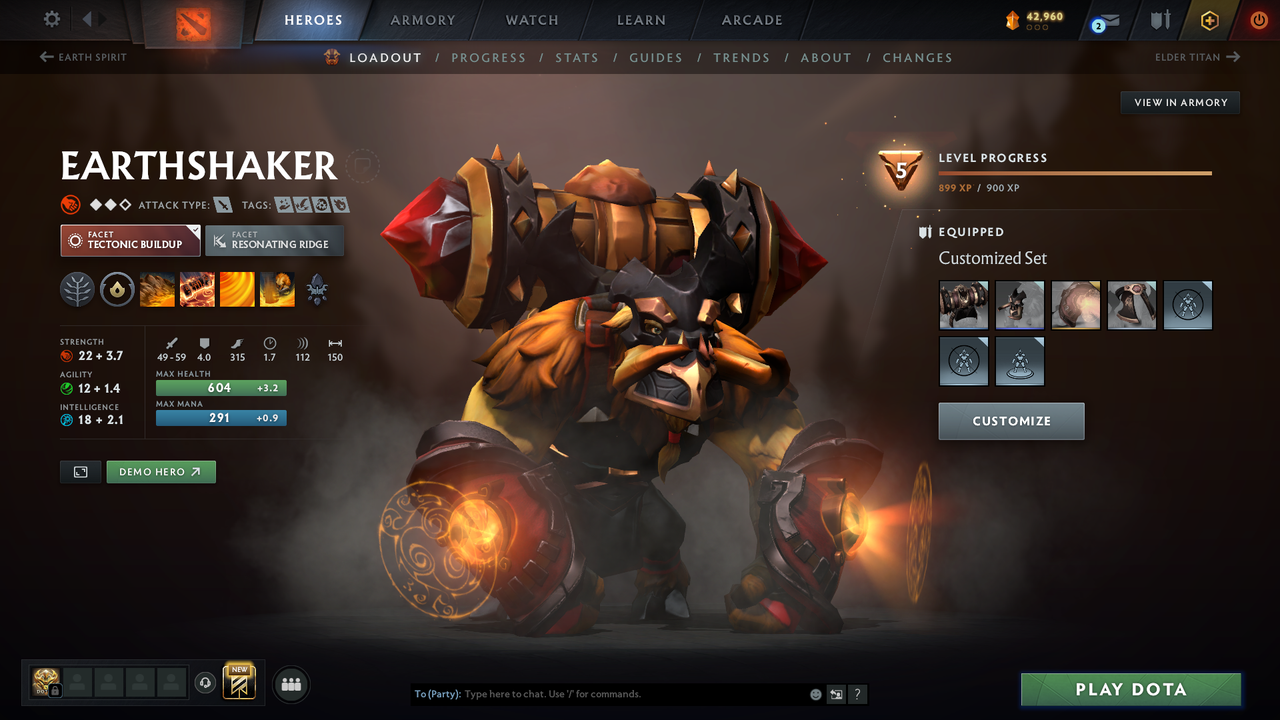This screenshot has height=720, width=1280.
Task: Open the Echo Slam ultimate ability icon
Action: pos(277,290)
